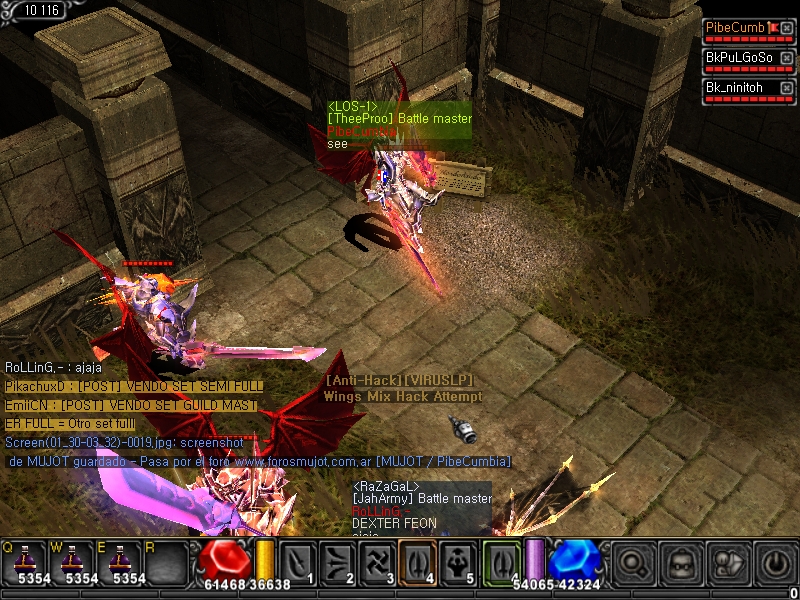
Task: Select party member PibeCumb
Action: click(735, 28)
